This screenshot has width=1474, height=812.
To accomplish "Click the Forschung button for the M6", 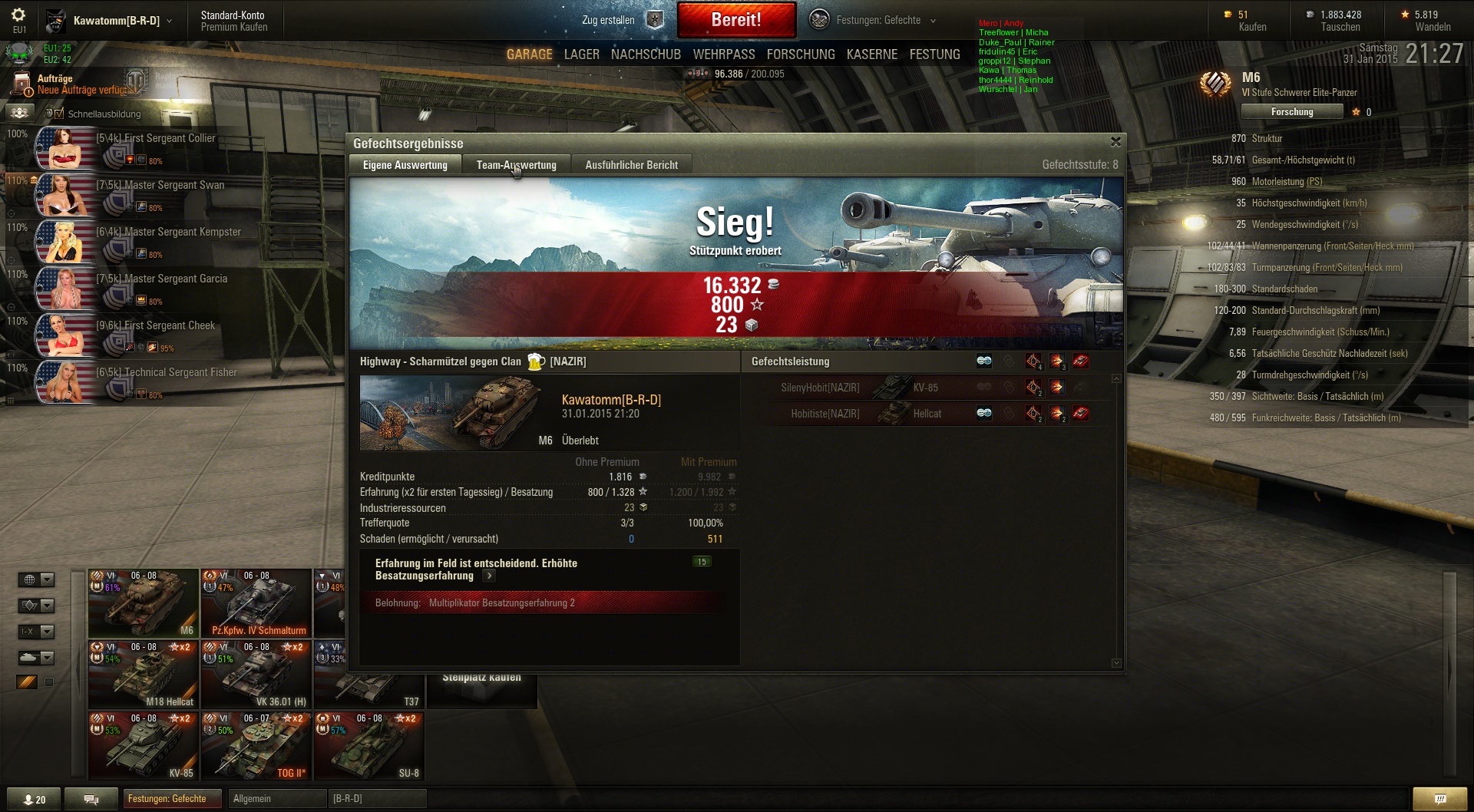I will [1292, 112].
